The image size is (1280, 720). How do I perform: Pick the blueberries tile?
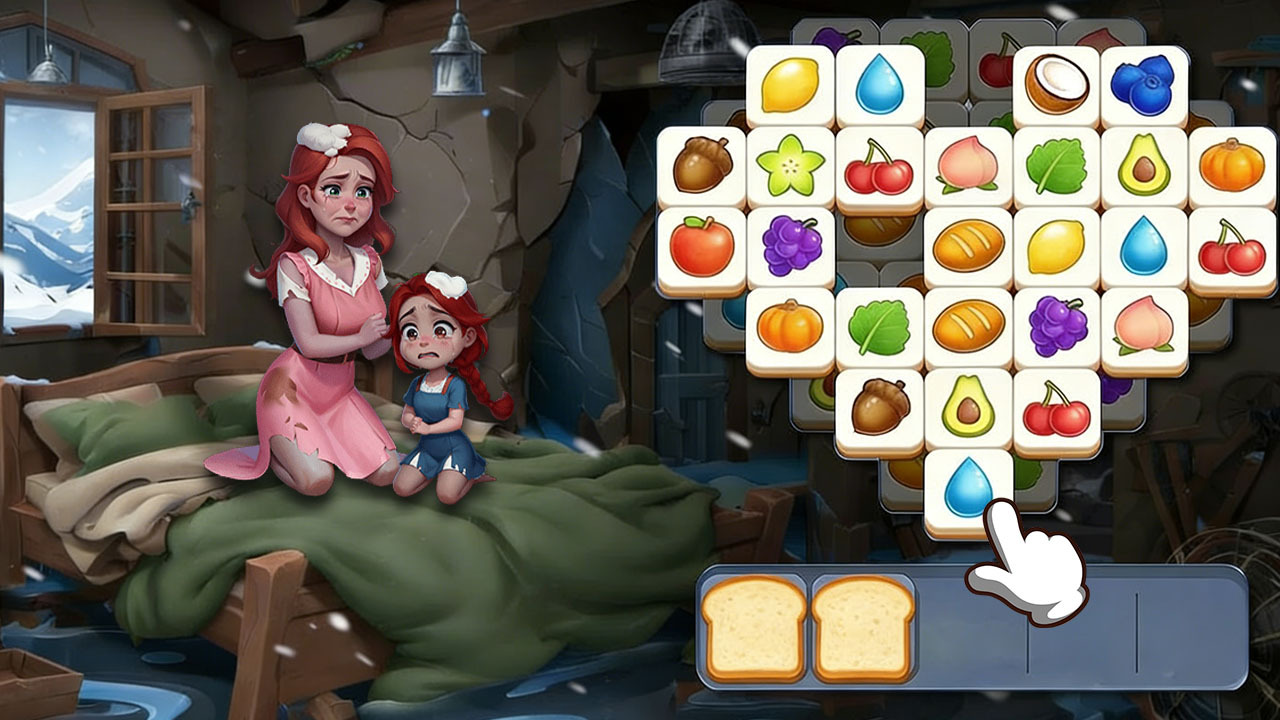coord(1145,85)
